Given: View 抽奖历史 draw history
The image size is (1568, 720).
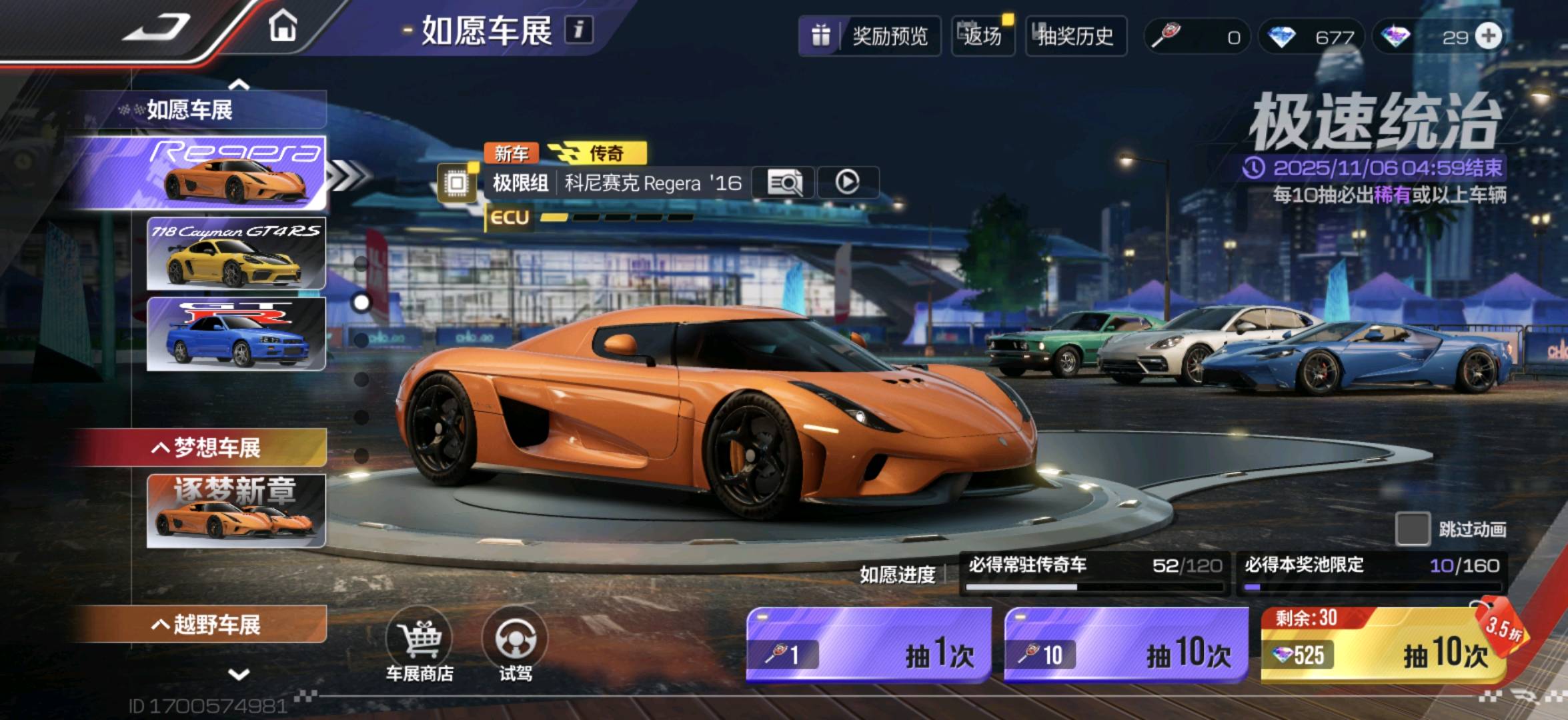Looking at the screenshot, I should 1075,36.
